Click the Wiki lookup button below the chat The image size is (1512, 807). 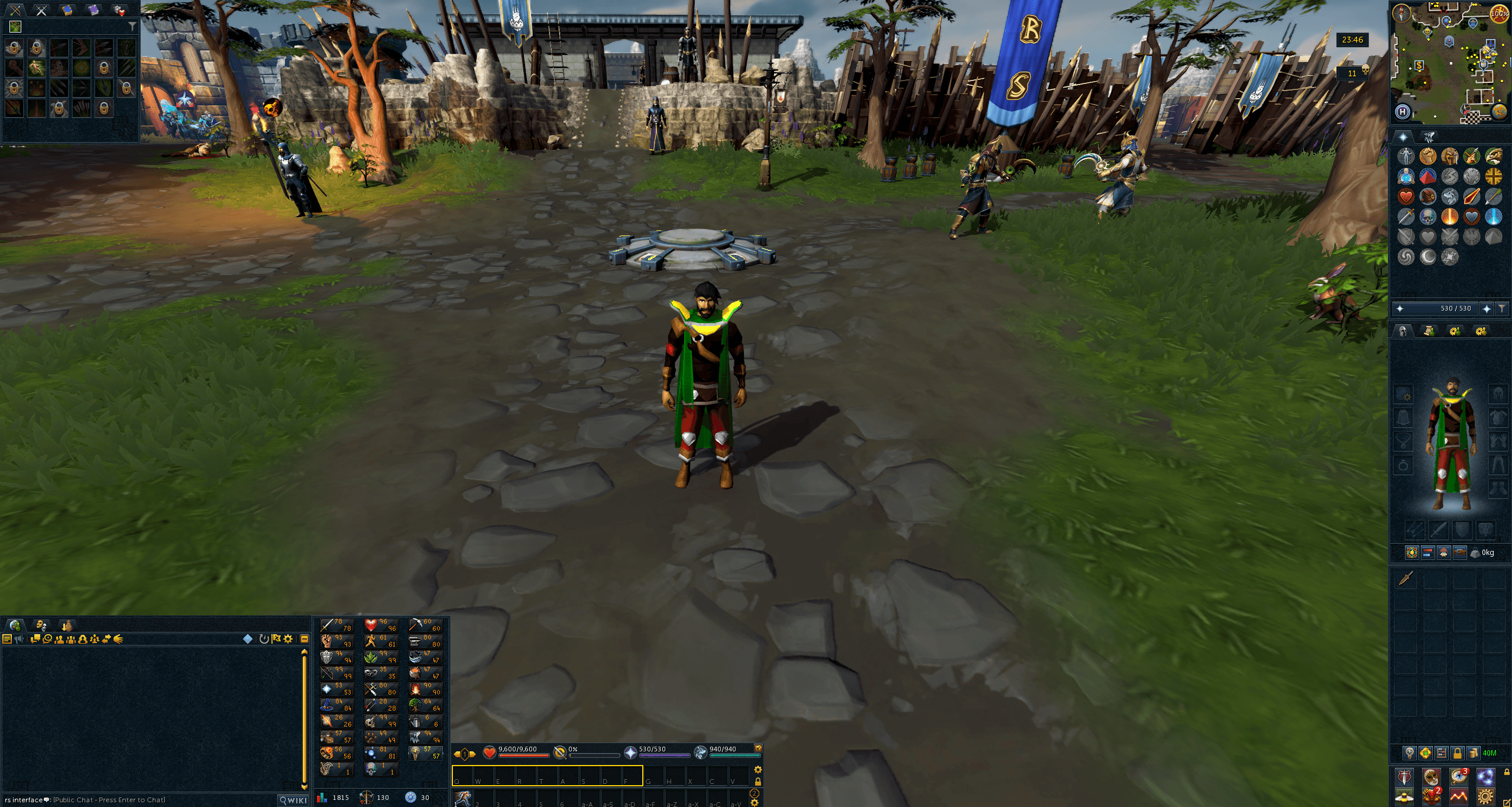point(292,800)
